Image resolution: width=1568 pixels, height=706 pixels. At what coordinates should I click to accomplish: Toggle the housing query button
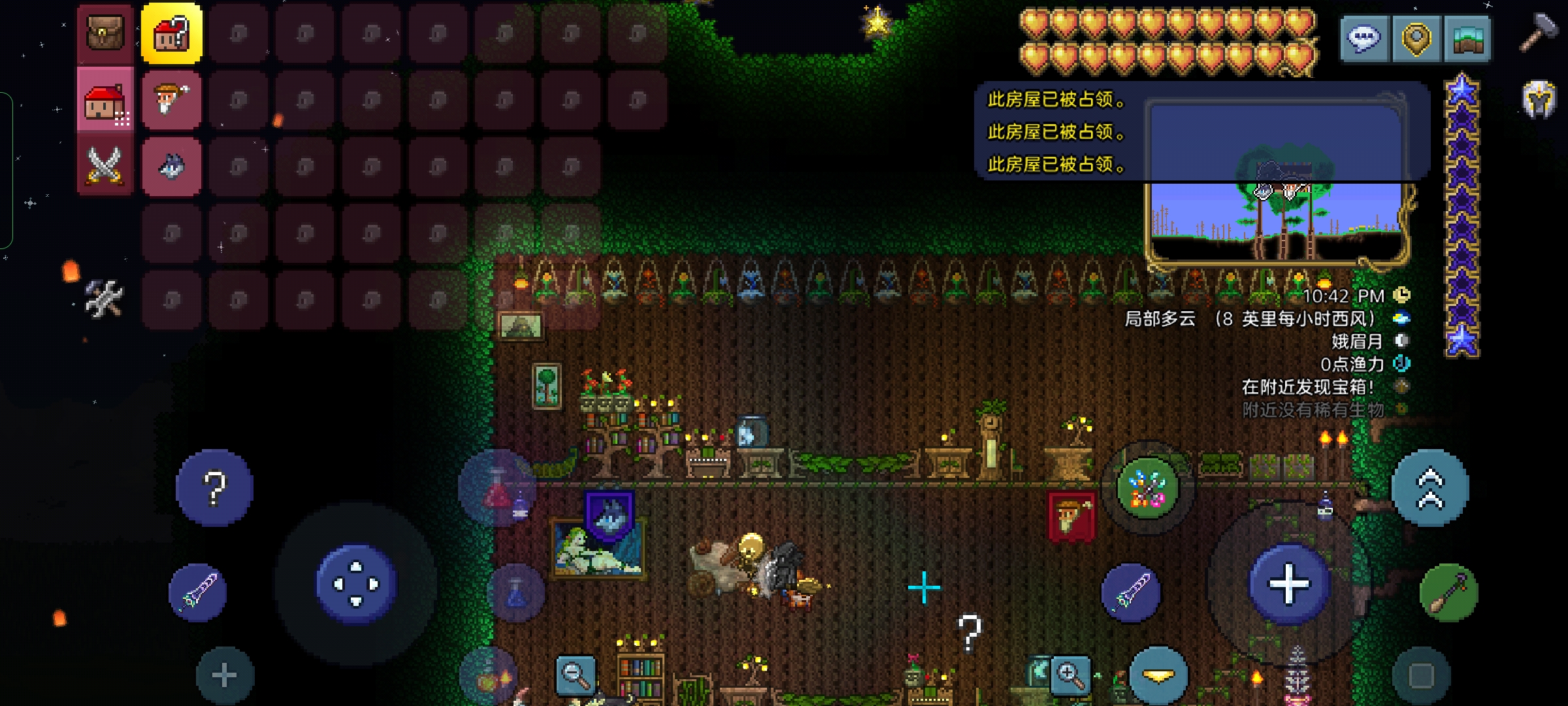172,33
